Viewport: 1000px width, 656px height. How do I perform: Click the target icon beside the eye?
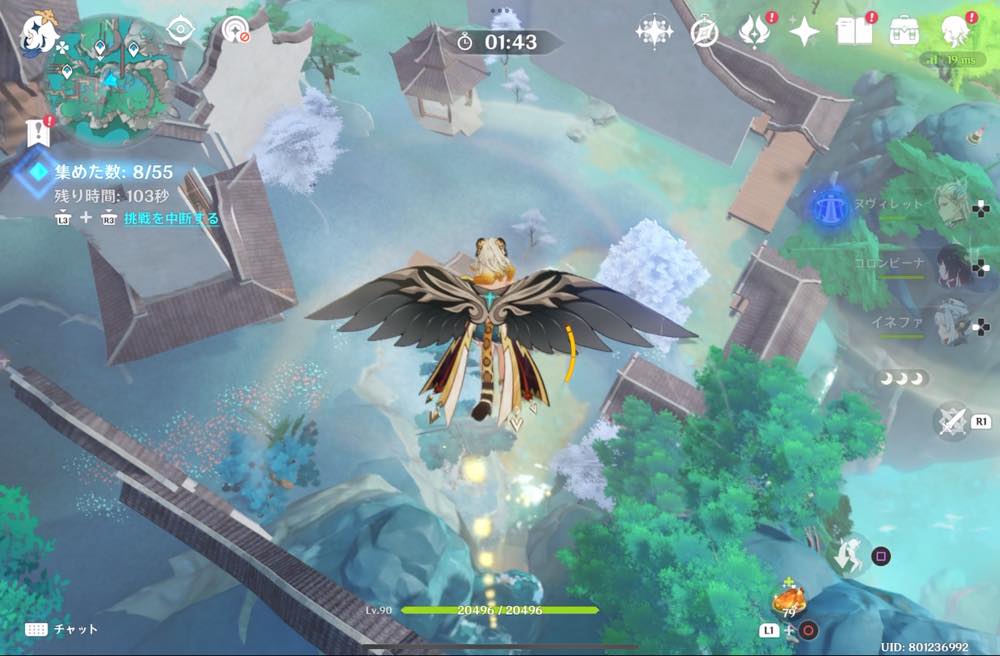(x=236, y=30)
